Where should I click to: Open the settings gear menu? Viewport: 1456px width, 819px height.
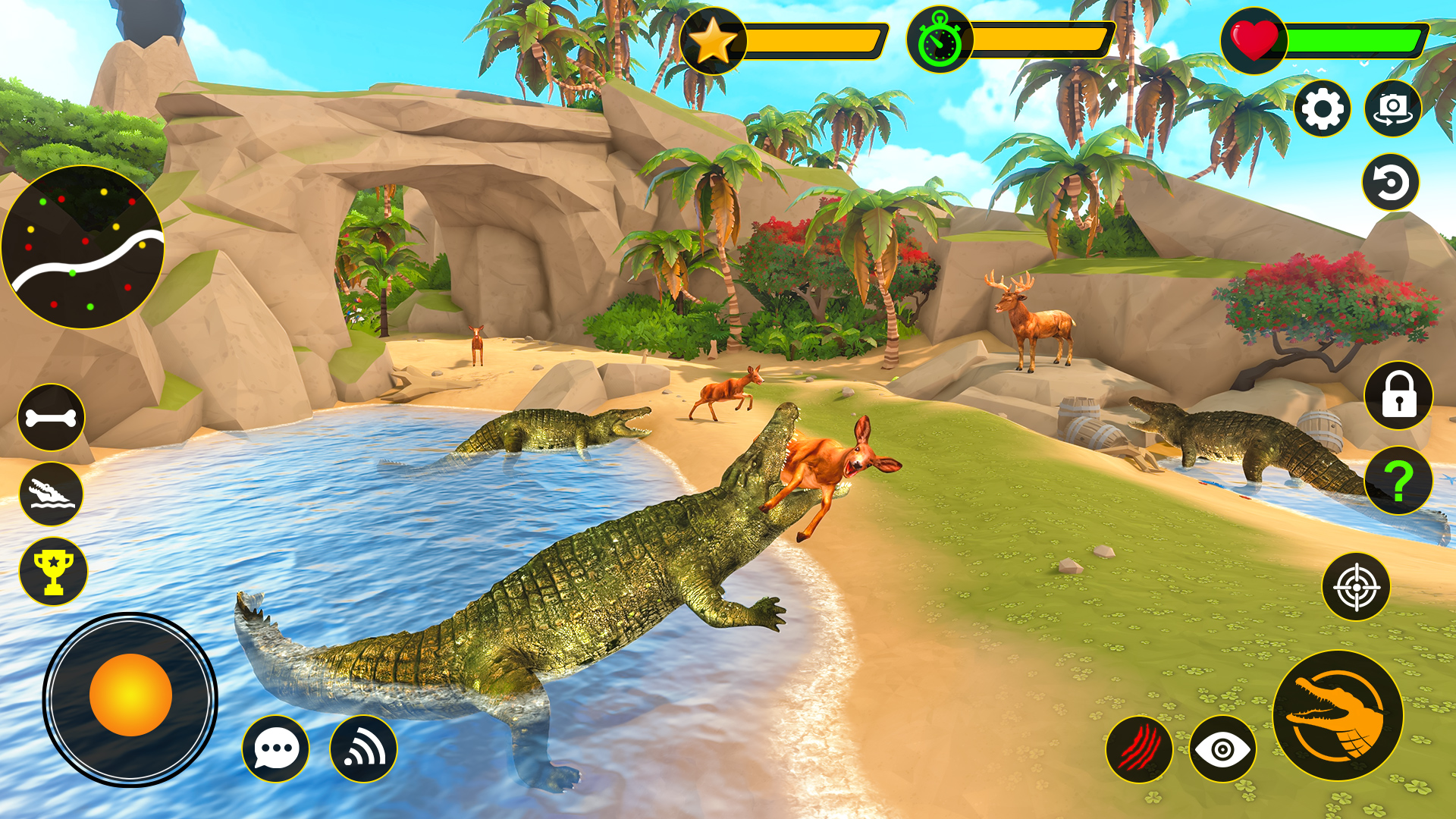(x=1323, y=109)
